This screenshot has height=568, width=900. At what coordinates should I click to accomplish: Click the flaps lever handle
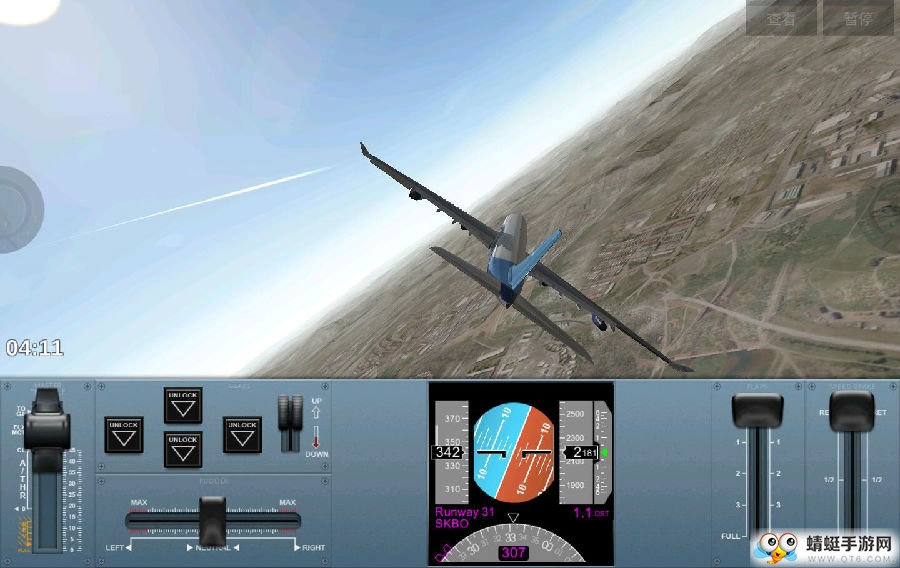(x=757, y=411)
